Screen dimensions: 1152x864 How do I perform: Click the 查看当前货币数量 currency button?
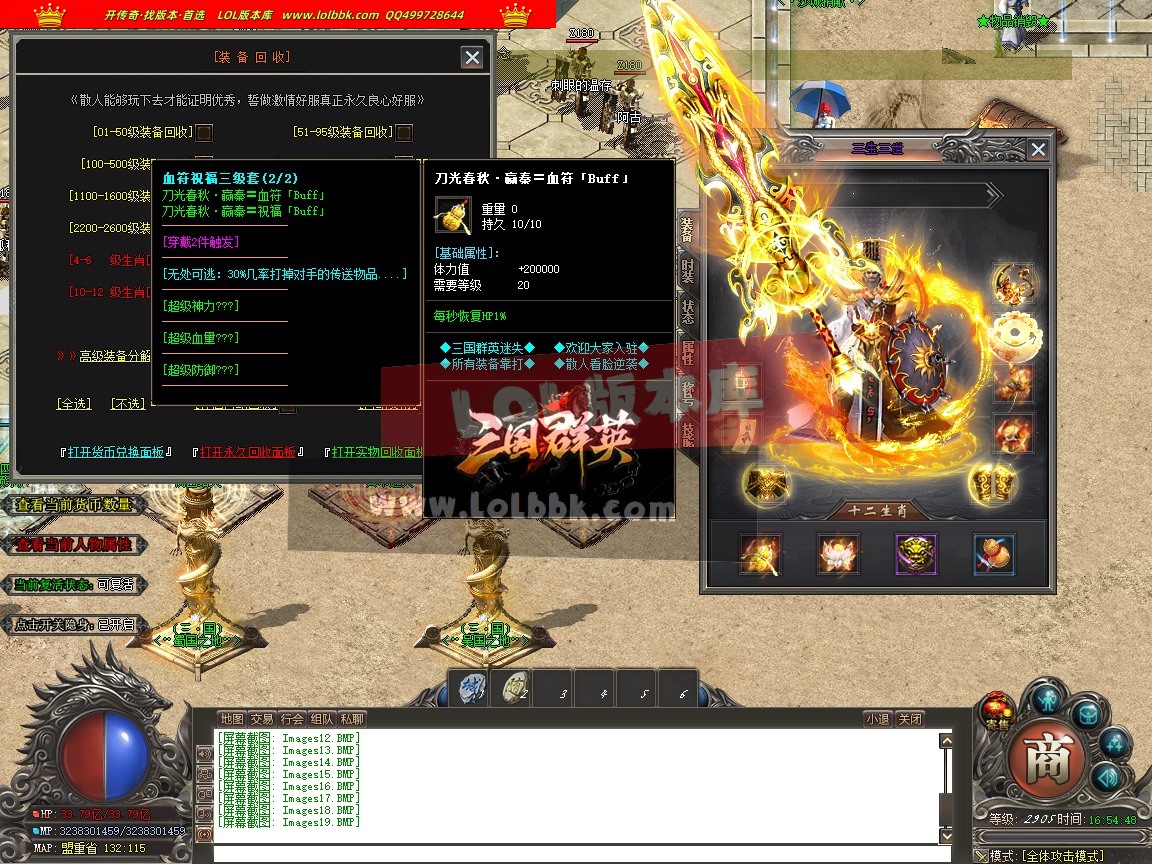click(x=74, y=506)
